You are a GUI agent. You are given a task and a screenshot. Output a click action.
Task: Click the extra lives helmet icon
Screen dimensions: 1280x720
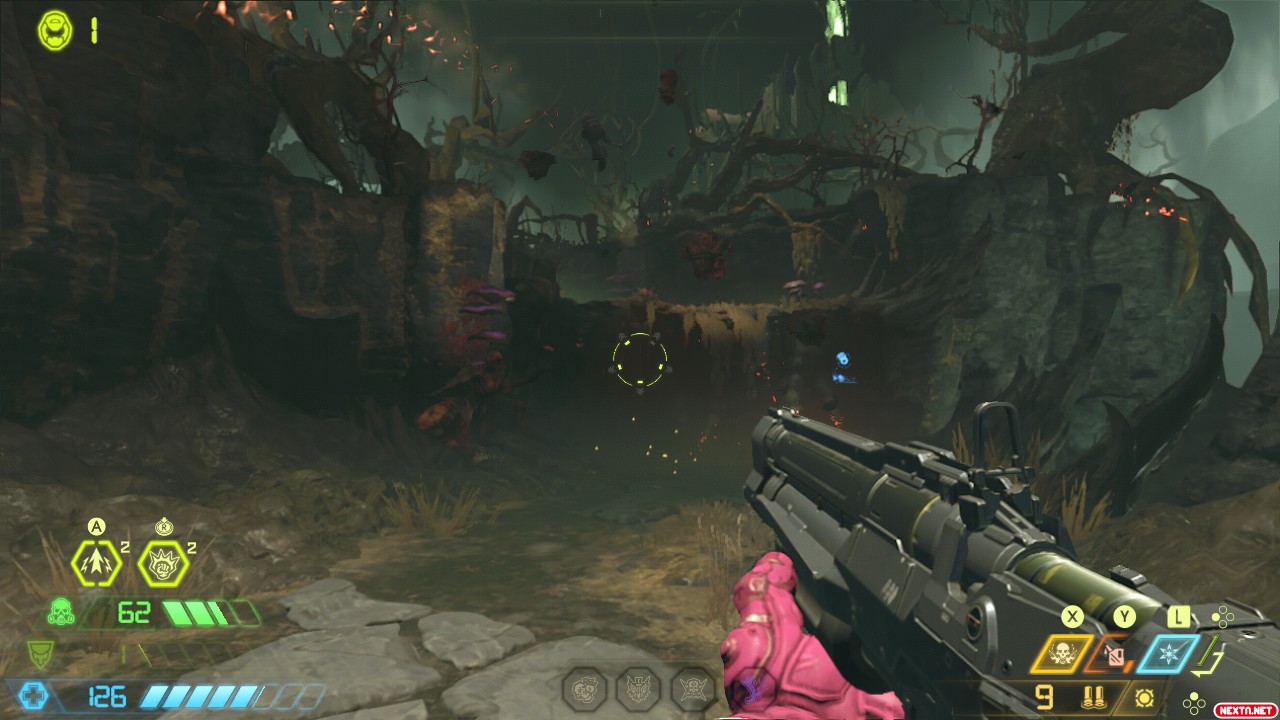[55, 29]
